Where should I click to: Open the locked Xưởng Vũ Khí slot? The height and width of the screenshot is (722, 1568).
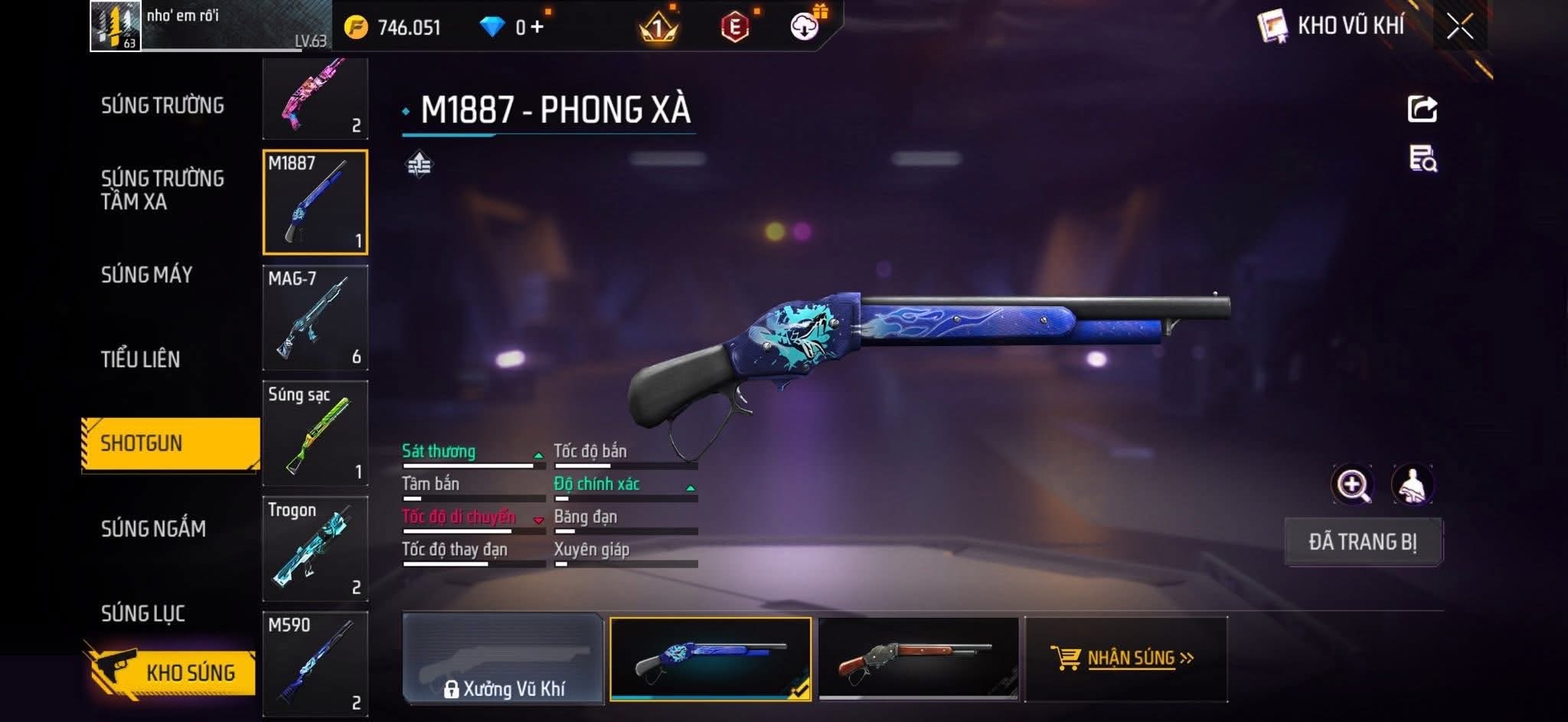point(503,658)
